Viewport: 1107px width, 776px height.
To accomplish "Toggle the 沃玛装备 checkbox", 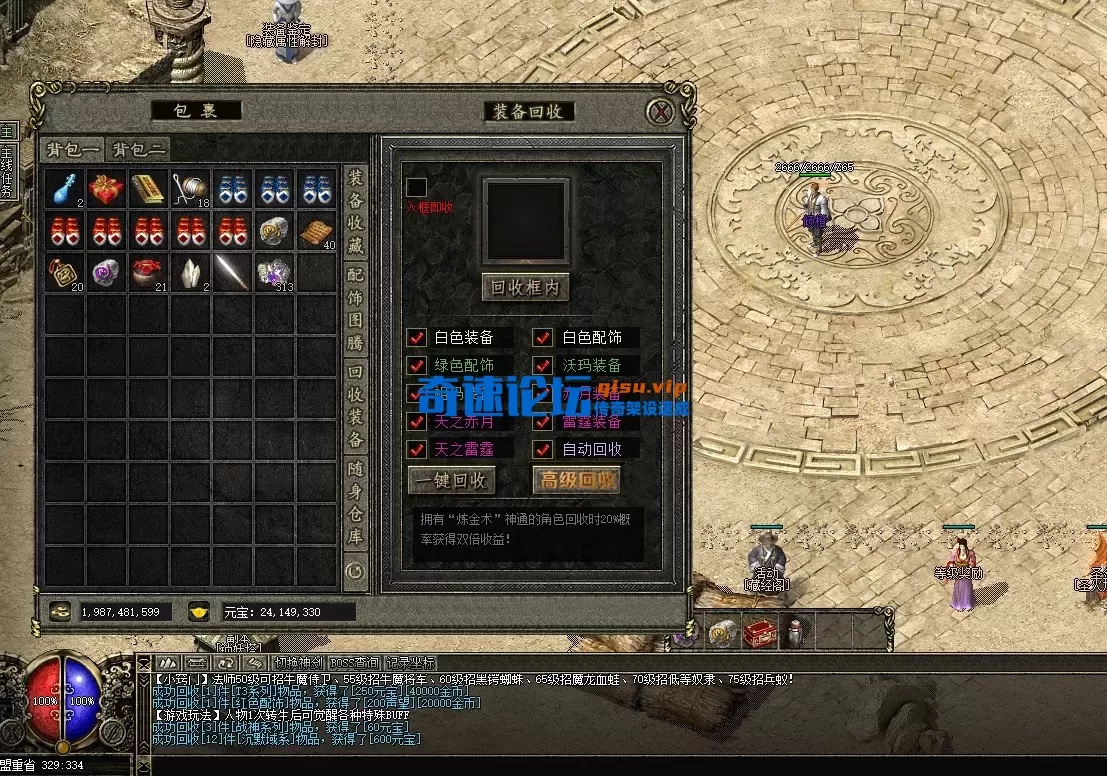I will pos(543,366).
